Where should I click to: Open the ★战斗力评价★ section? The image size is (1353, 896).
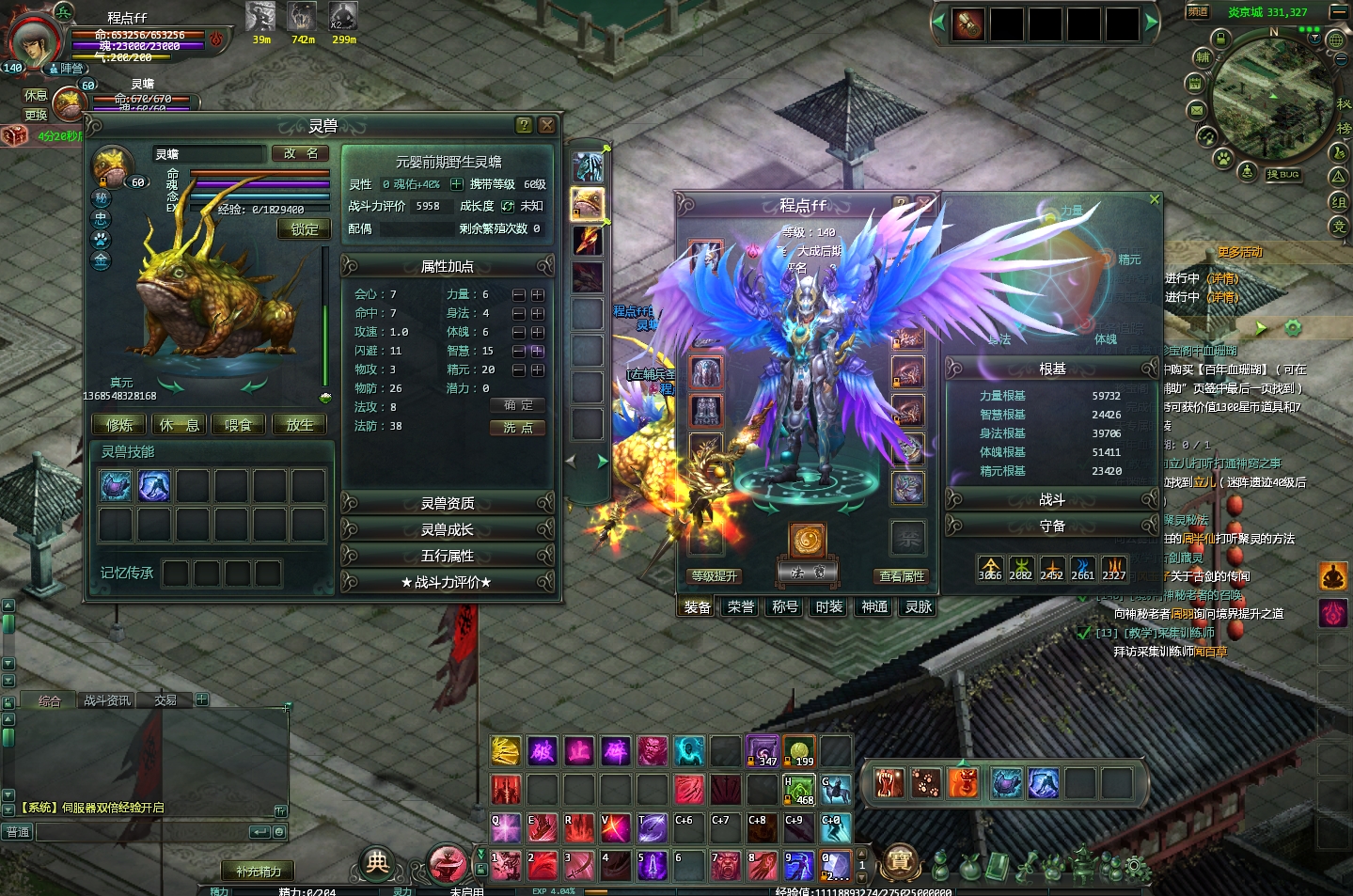click(x=448, y=582)
